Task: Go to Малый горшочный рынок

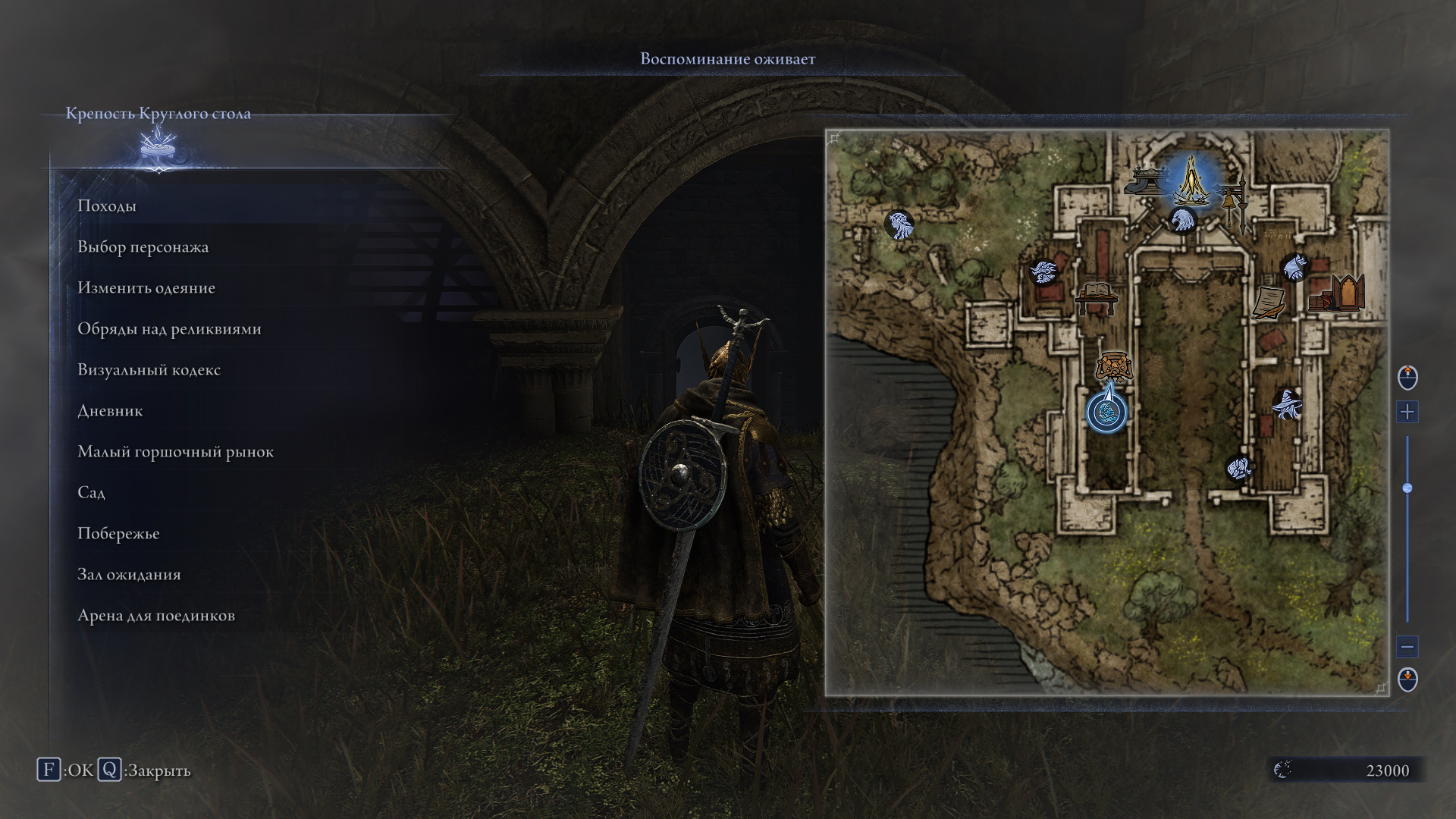Action: tap(175, 451)
